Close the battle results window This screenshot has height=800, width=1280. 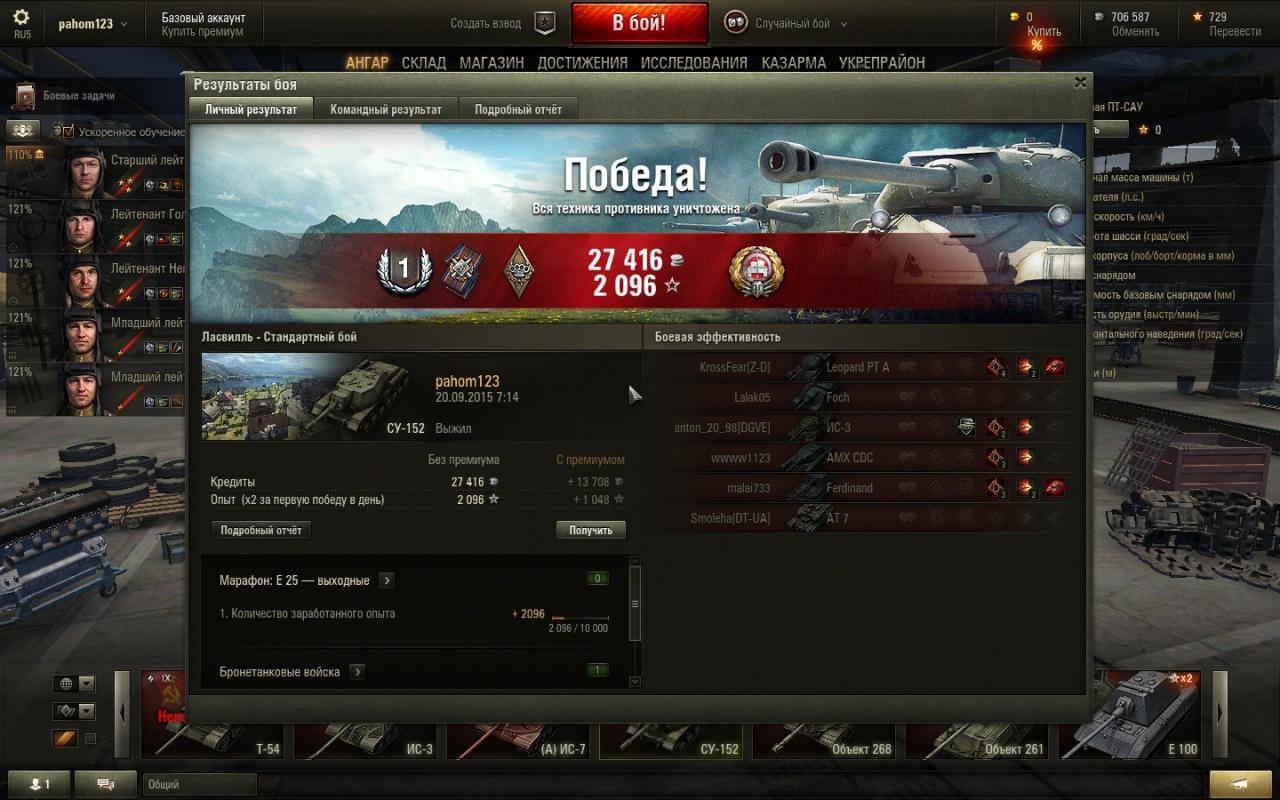click(x=1080, y=84)
